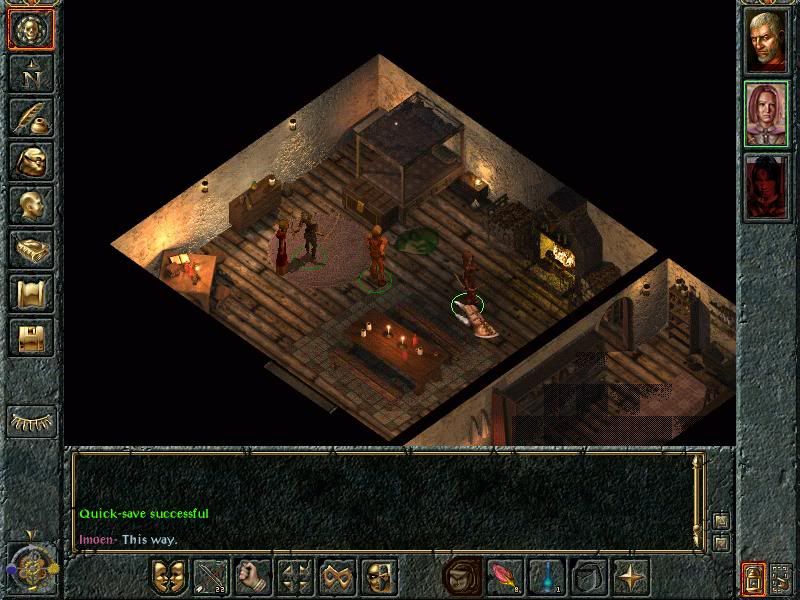Use the blue potion quick item
Viewport: 800px width, 600px height.
point(547,577)
